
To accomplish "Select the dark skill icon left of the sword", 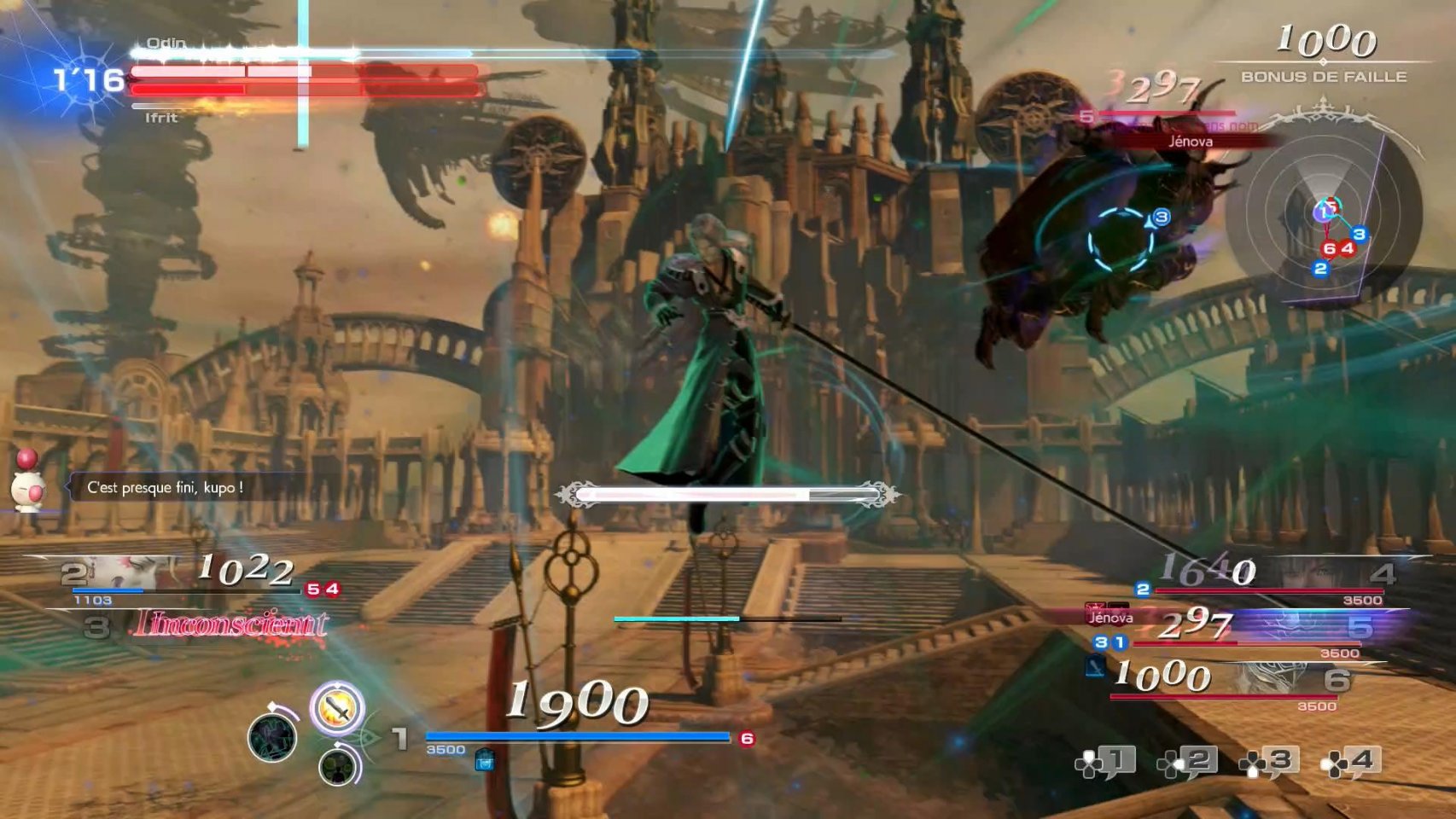I will 272,737.
